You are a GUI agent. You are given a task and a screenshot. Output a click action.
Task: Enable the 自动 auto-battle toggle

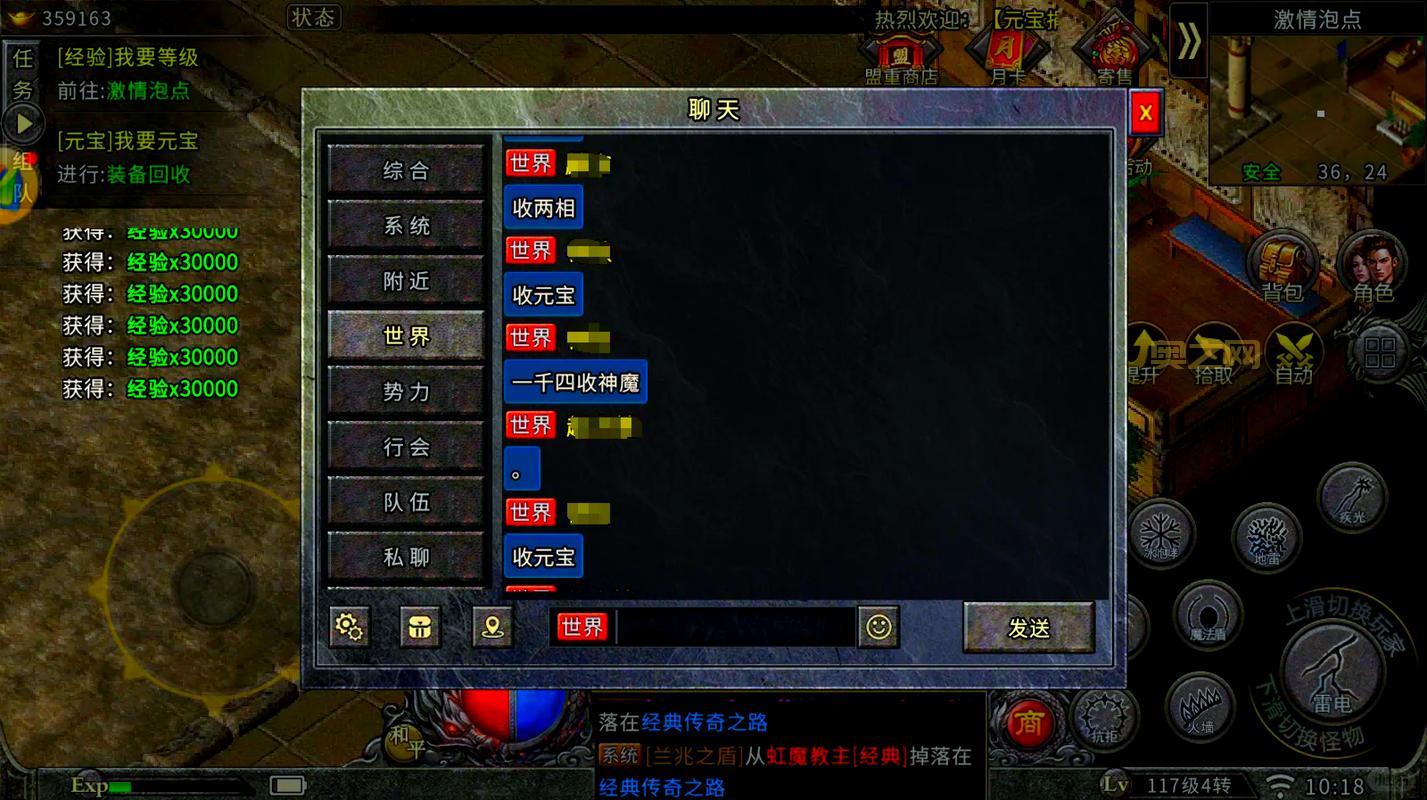point(1295,352)
